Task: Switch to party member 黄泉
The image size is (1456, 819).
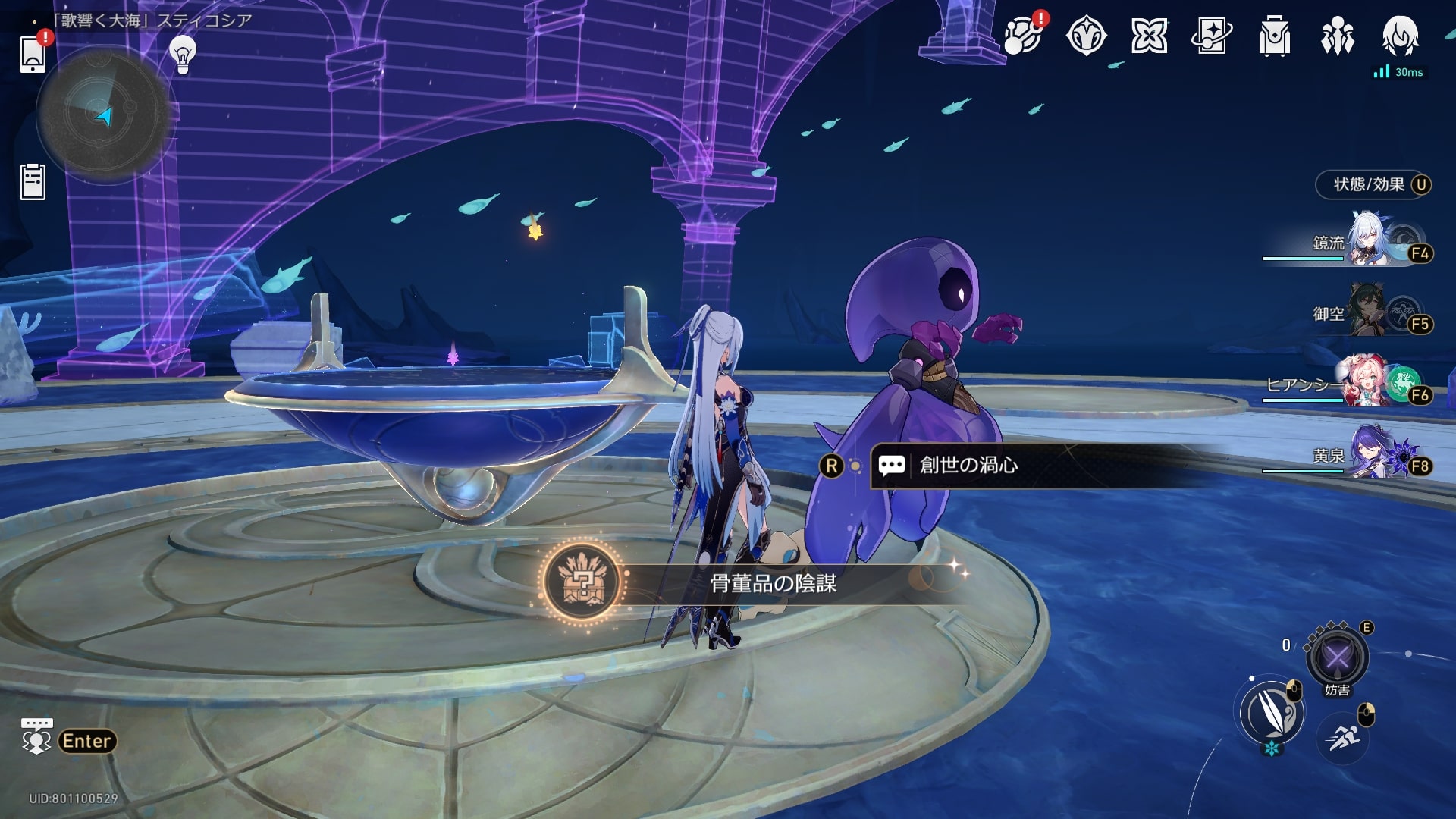Action: point(1365,455)
